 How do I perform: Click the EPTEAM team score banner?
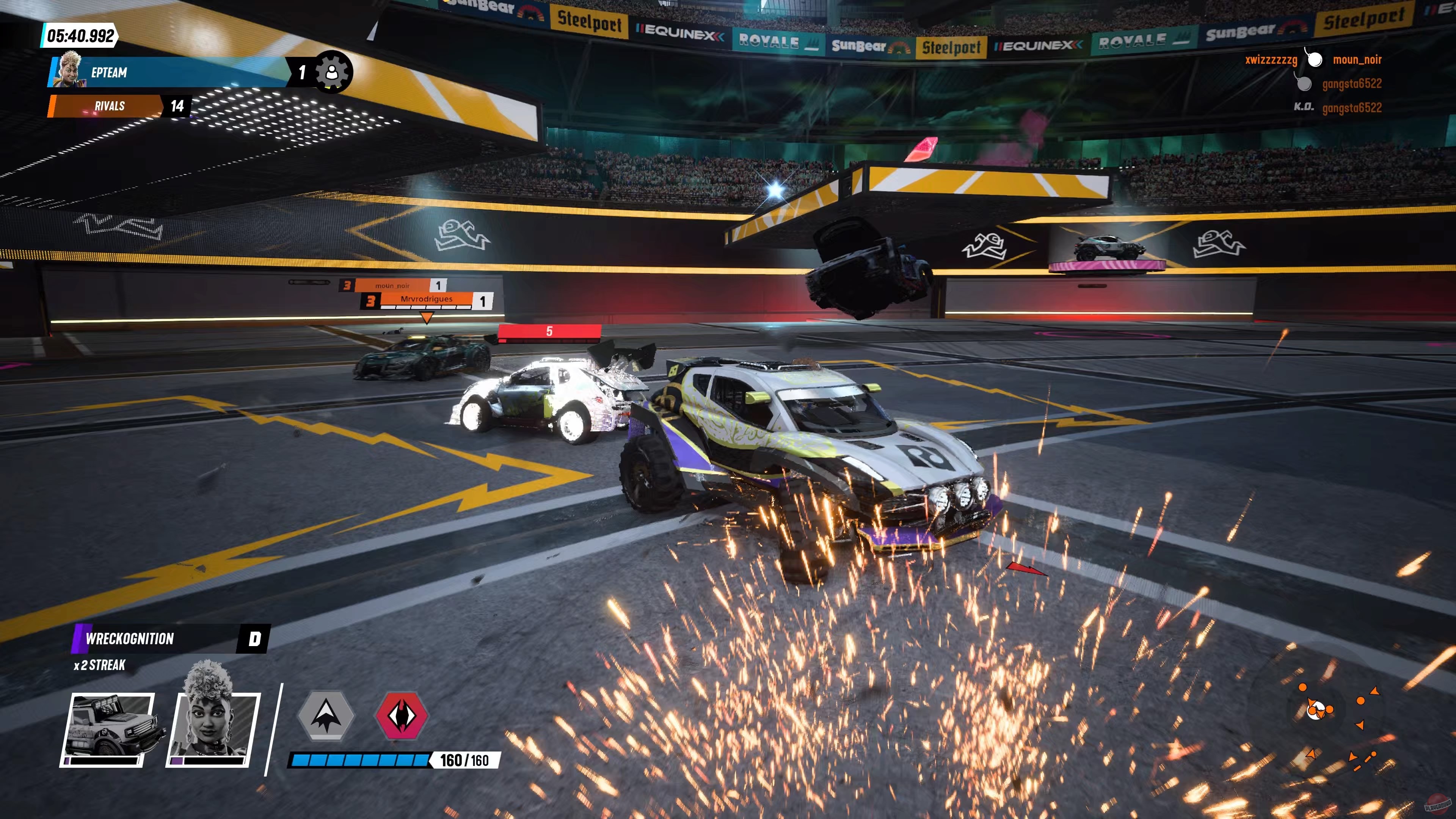tap(169, 72)
